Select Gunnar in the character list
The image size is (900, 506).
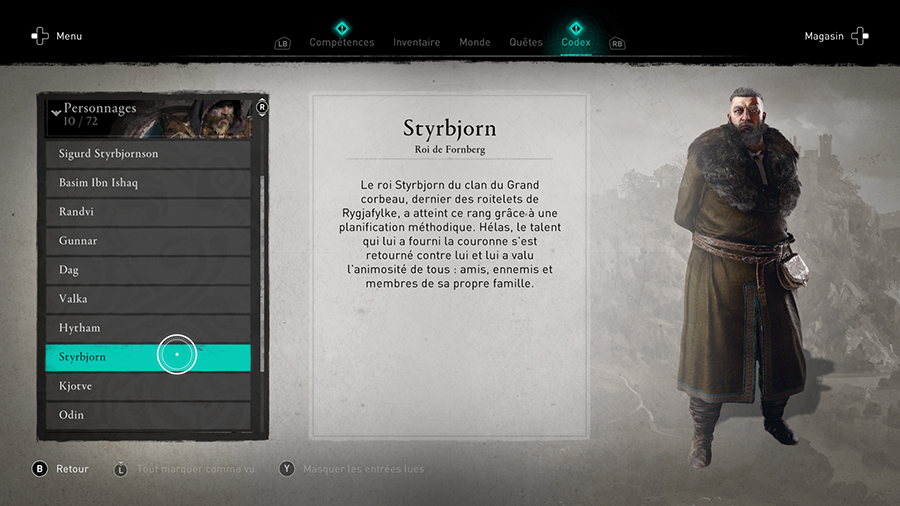[x=148, y=241]
